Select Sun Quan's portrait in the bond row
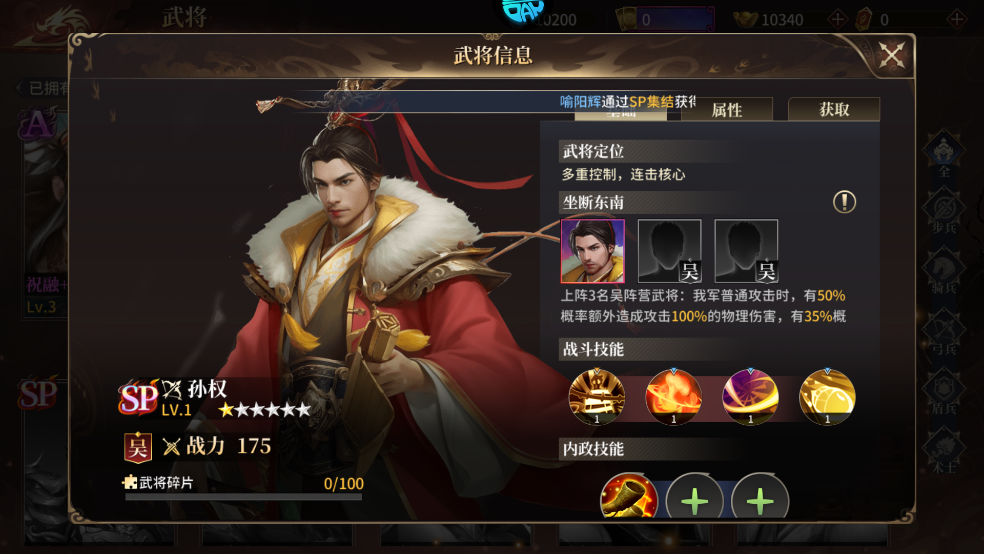 click(x=593, y=251)
